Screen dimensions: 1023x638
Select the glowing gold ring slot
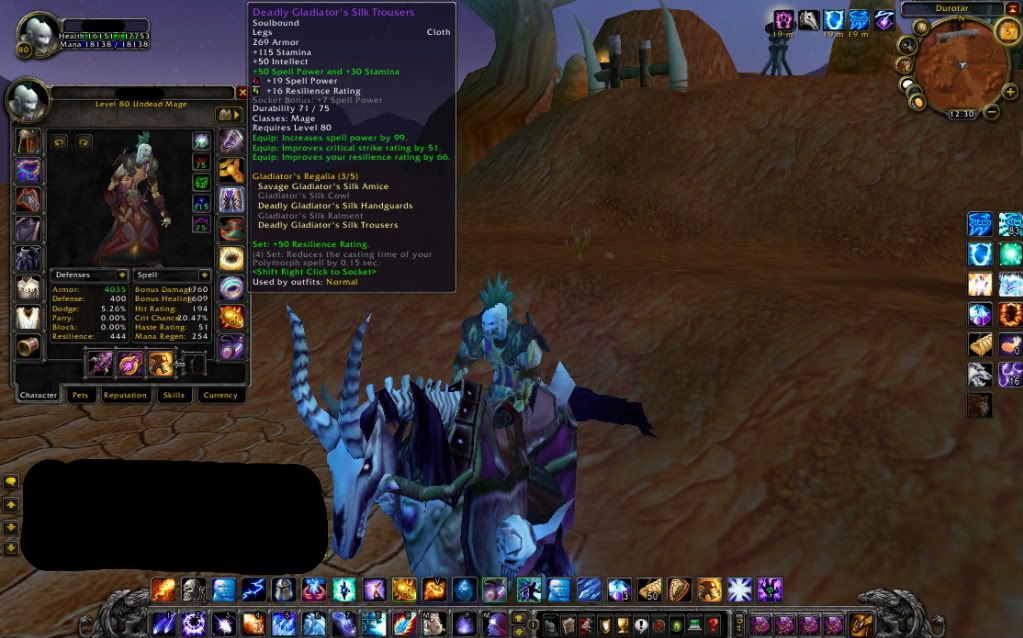(232, 258)
